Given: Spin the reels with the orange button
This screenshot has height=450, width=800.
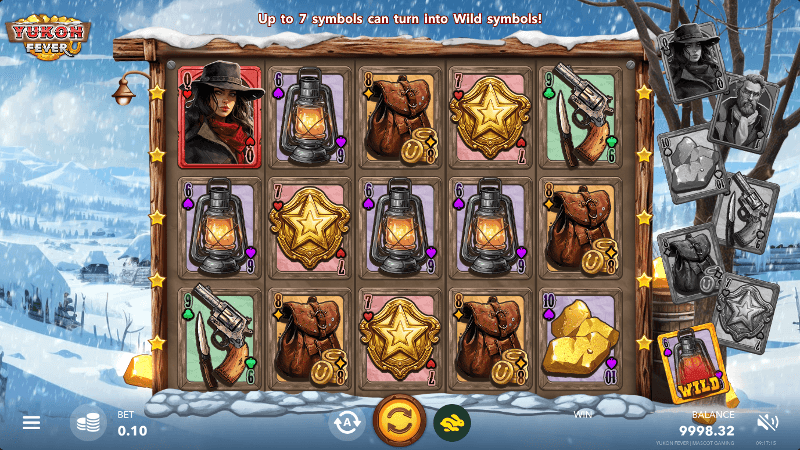Looking at the screenshot, I should click(399, 421).
